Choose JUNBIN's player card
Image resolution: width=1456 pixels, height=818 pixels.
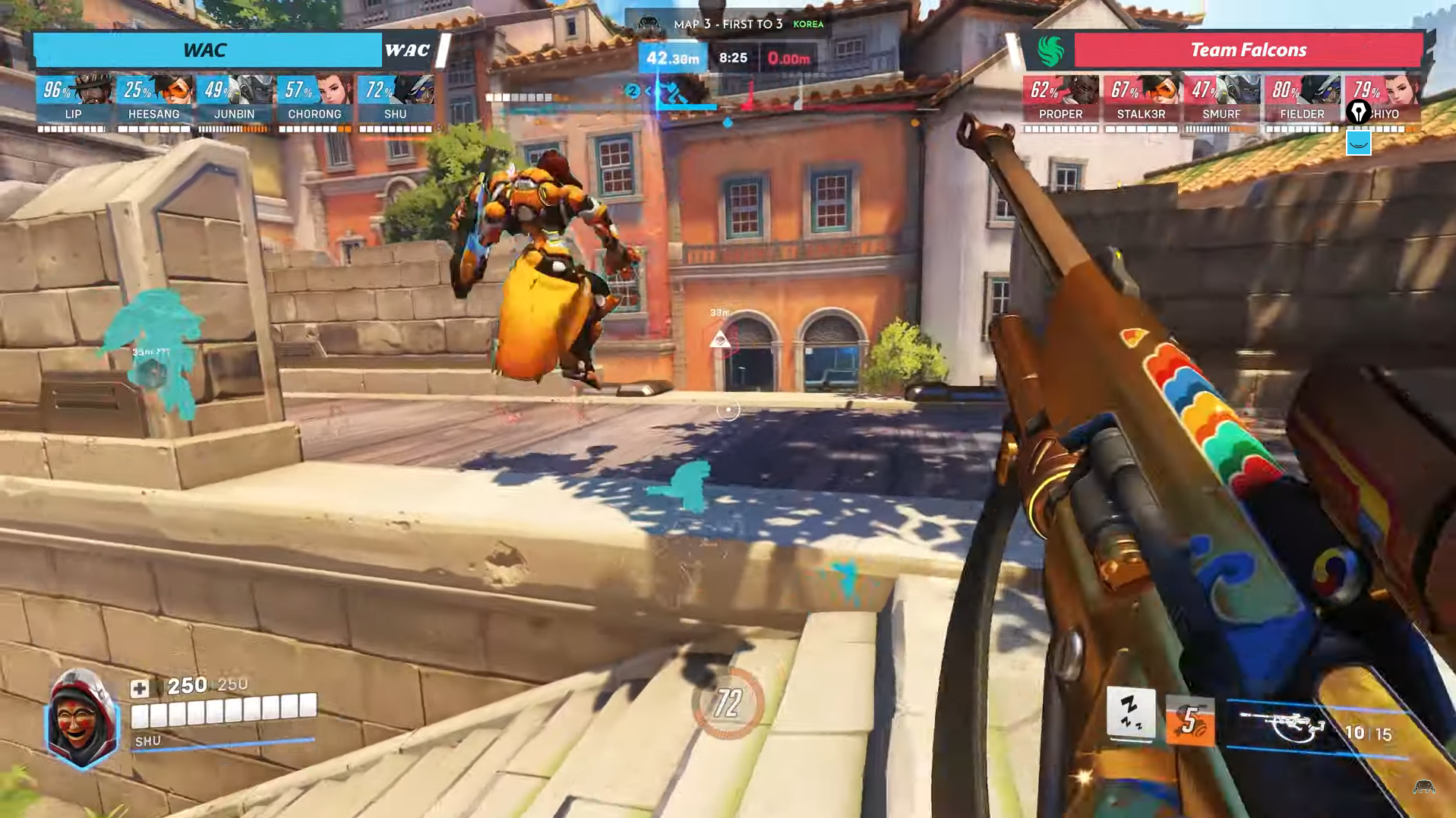tap(234, 101)
